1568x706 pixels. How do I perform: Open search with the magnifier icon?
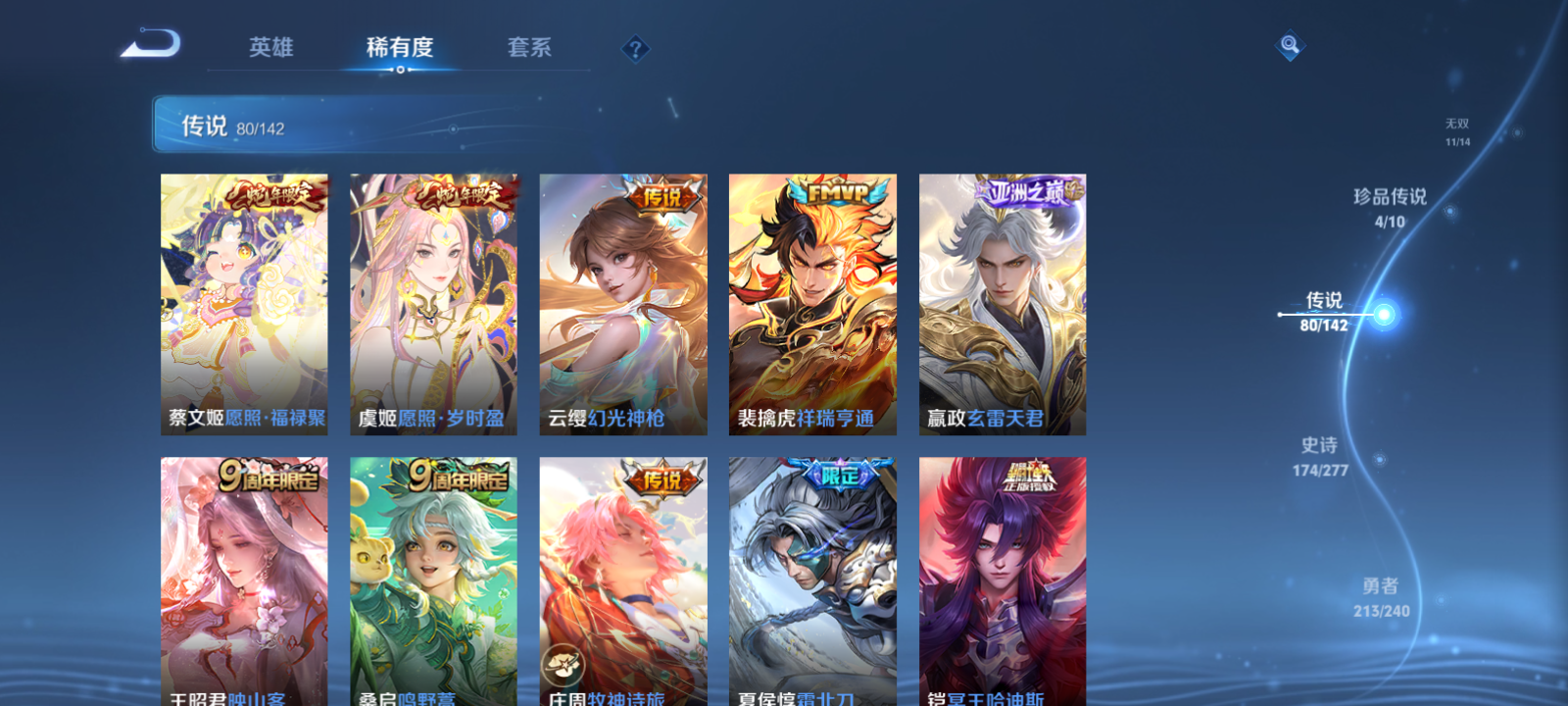tap(1289, 43)
